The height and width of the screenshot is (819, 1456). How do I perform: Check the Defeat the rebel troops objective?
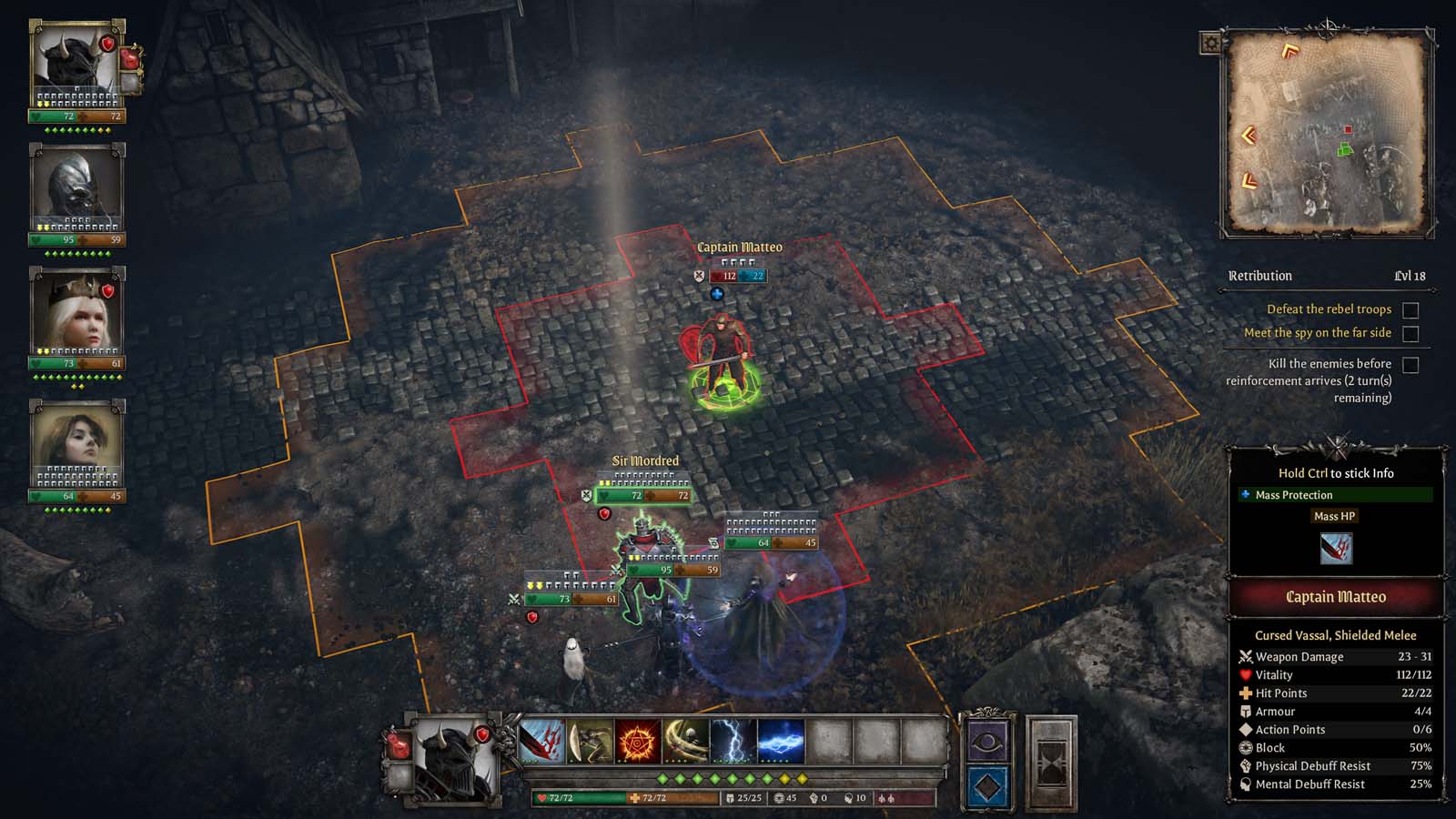pos(1409,310)
